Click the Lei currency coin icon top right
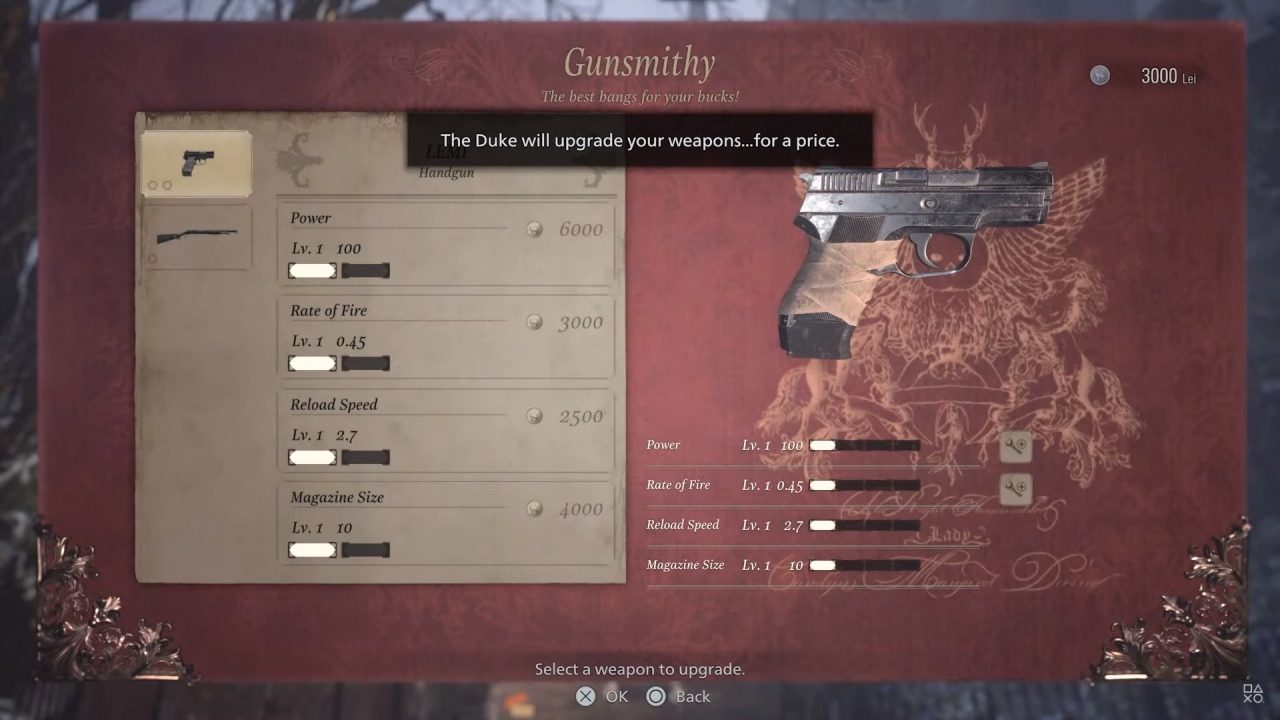The width and height of the screenshot is (1280, 720). (1101, 75)
